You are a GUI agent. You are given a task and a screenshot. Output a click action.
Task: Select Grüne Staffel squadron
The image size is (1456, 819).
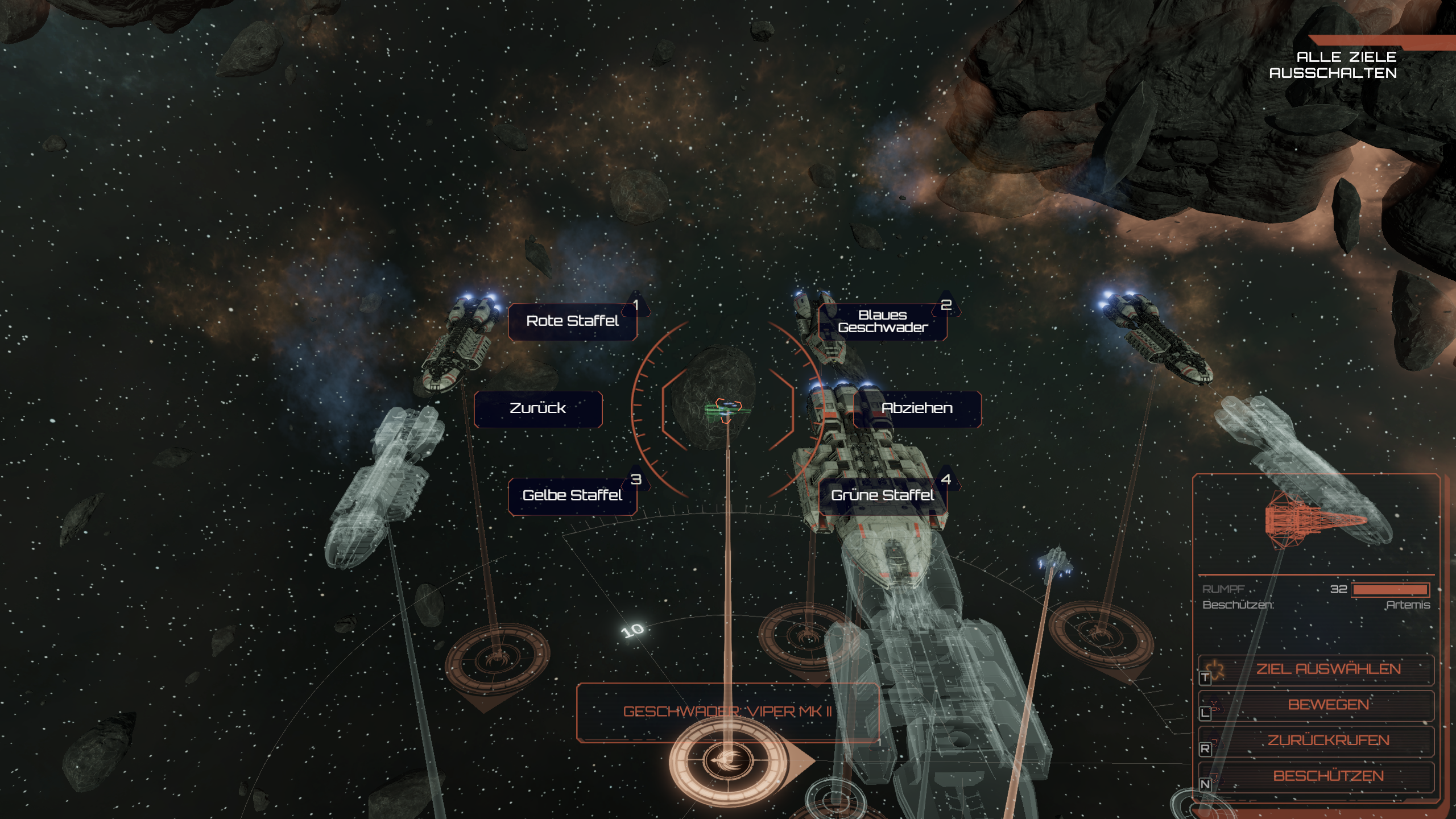point(883,495)
